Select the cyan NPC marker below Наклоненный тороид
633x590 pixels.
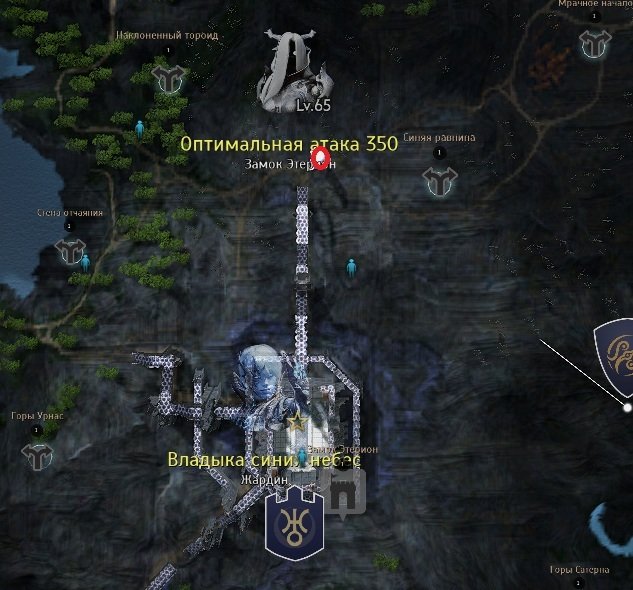pos(140,128)
